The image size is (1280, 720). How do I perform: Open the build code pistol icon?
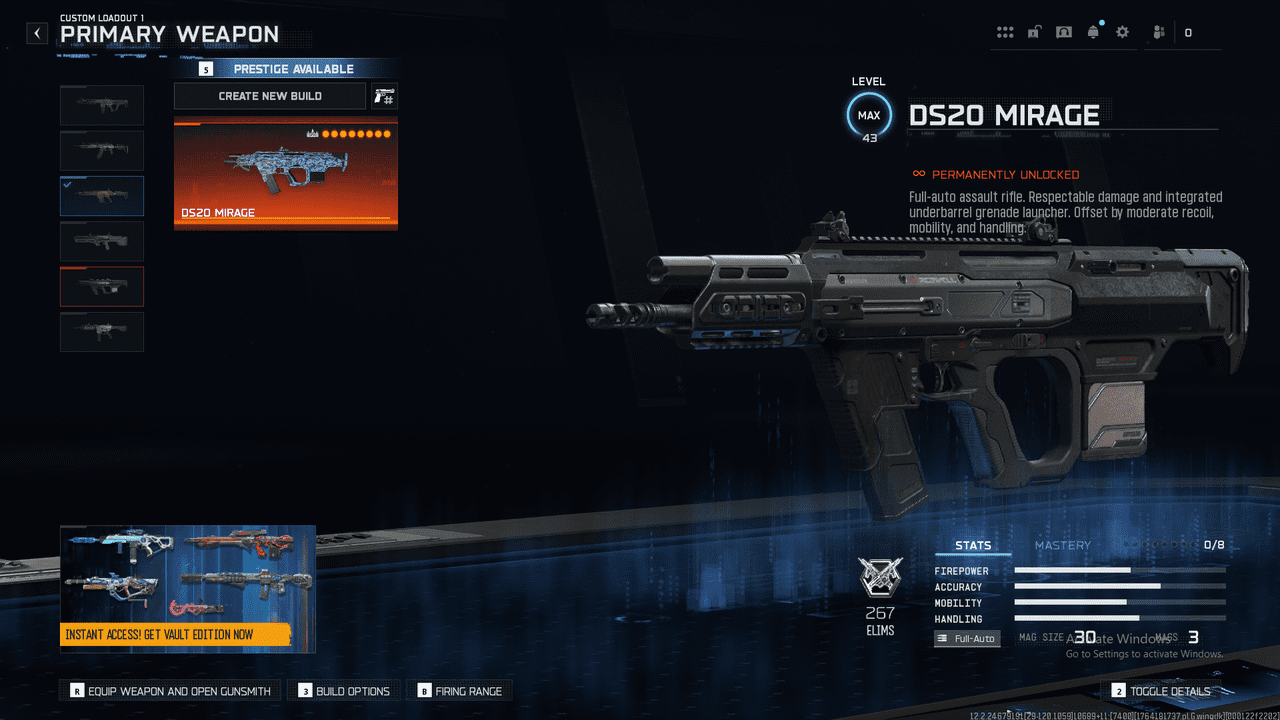pos(384,96)
